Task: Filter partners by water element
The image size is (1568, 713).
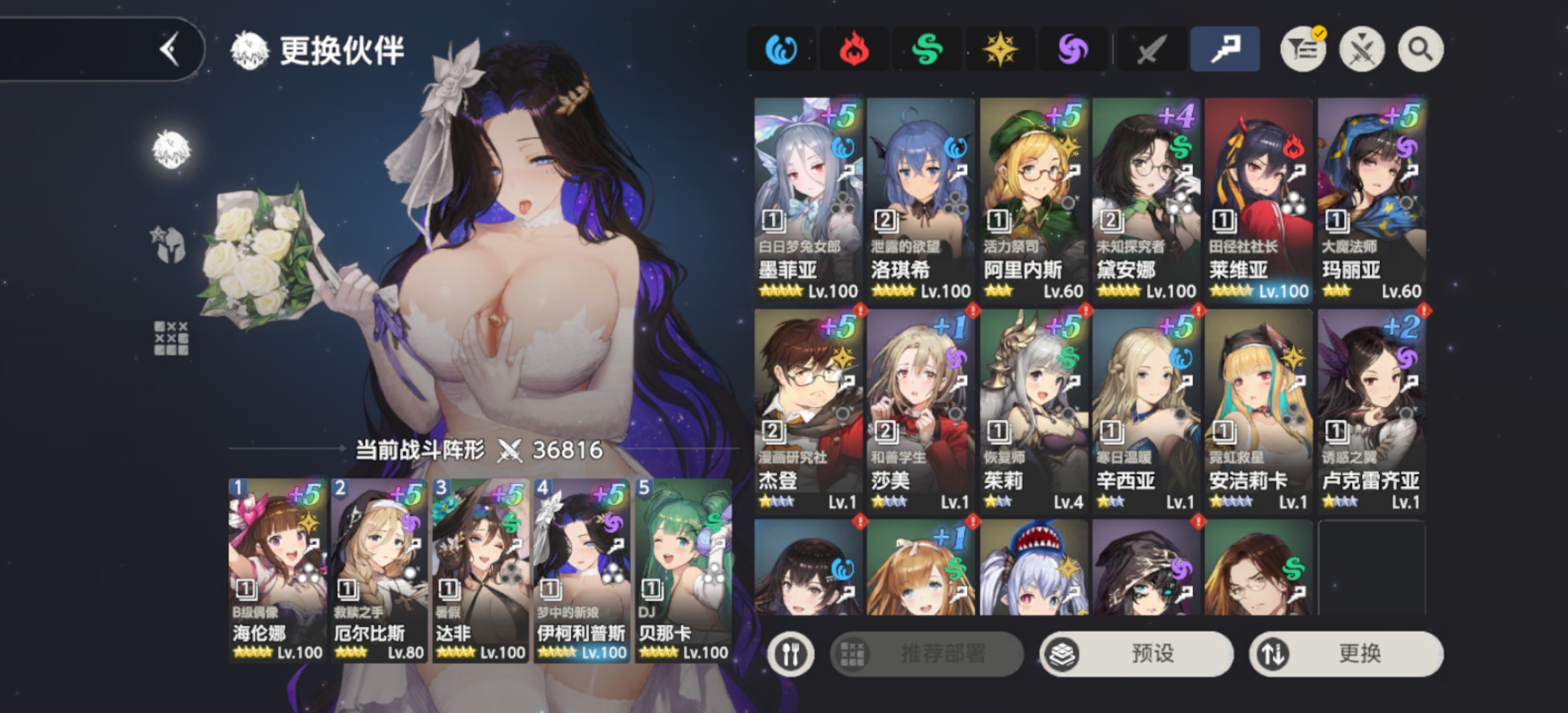Action: tap(781, 50)
